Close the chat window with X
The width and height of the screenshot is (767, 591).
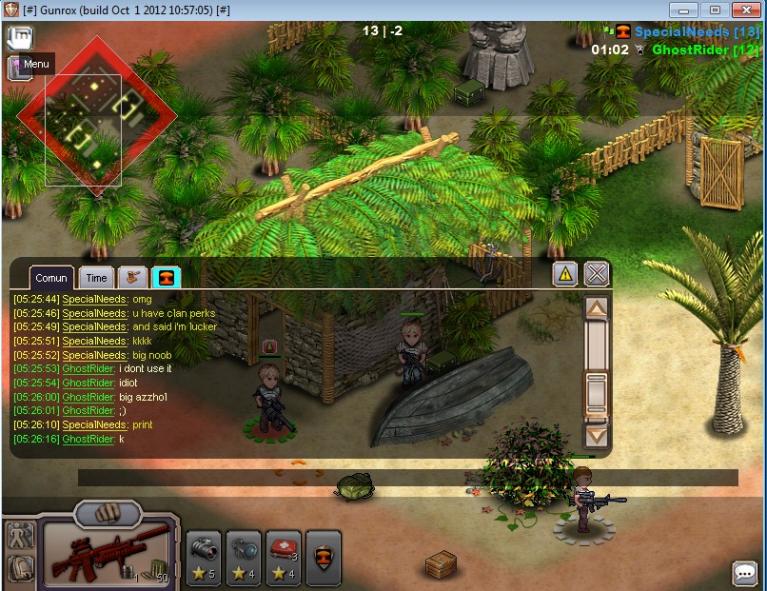(x=596, y=274)
